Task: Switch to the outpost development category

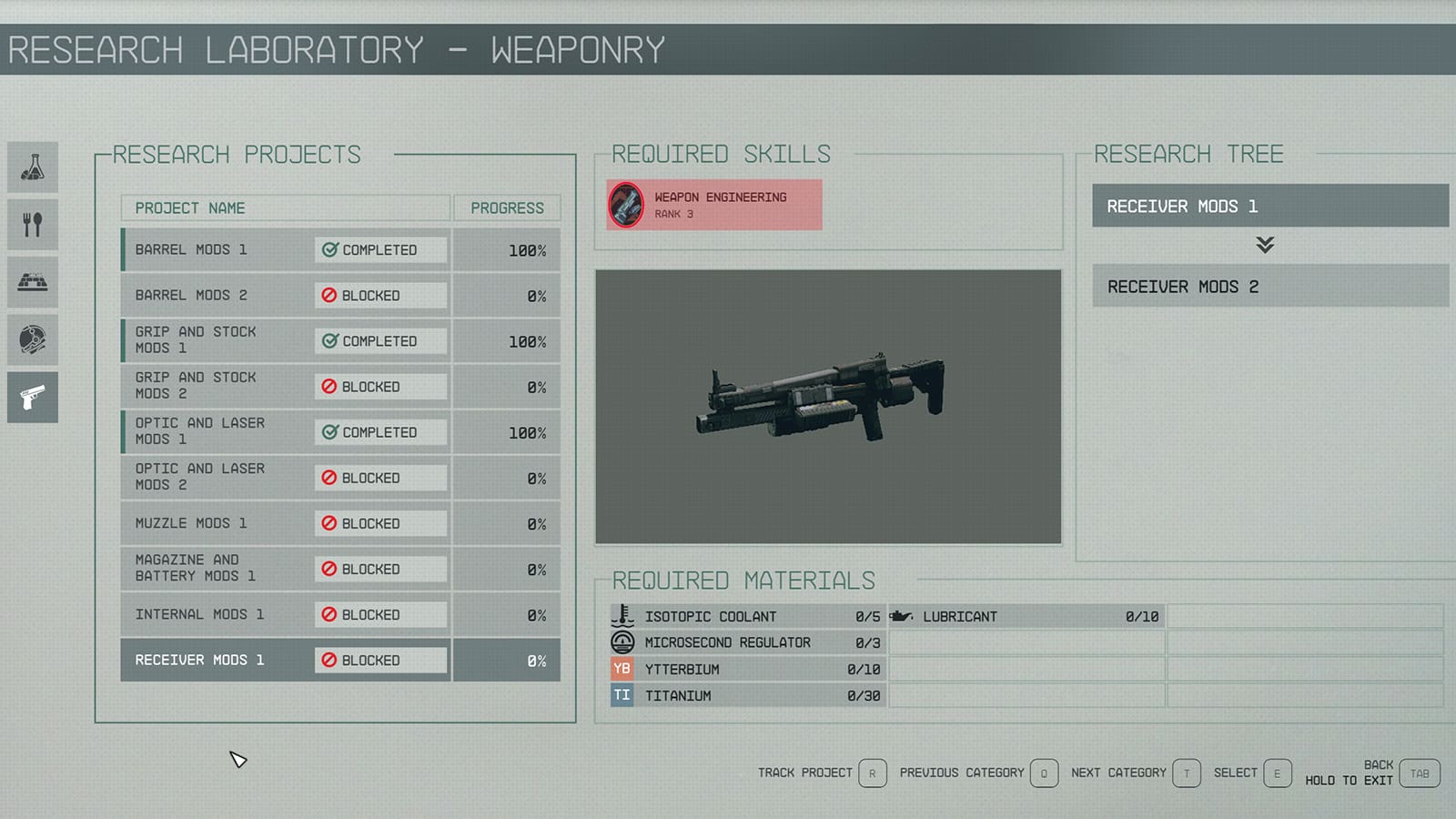Action: click(x=33, y=282)
